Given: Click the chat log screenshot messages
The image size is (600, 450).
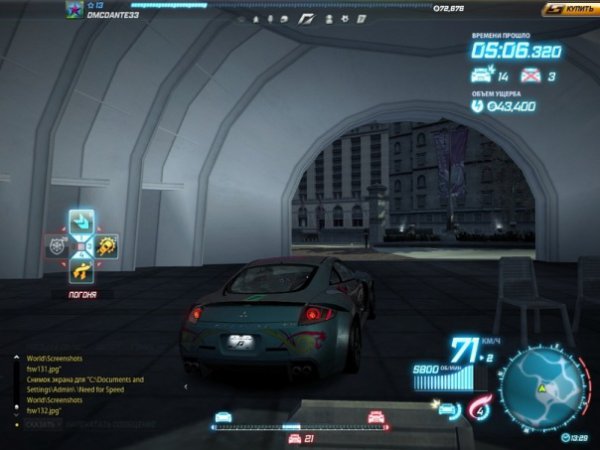Looking at the screenshot, I should click(x=78, y=385).
